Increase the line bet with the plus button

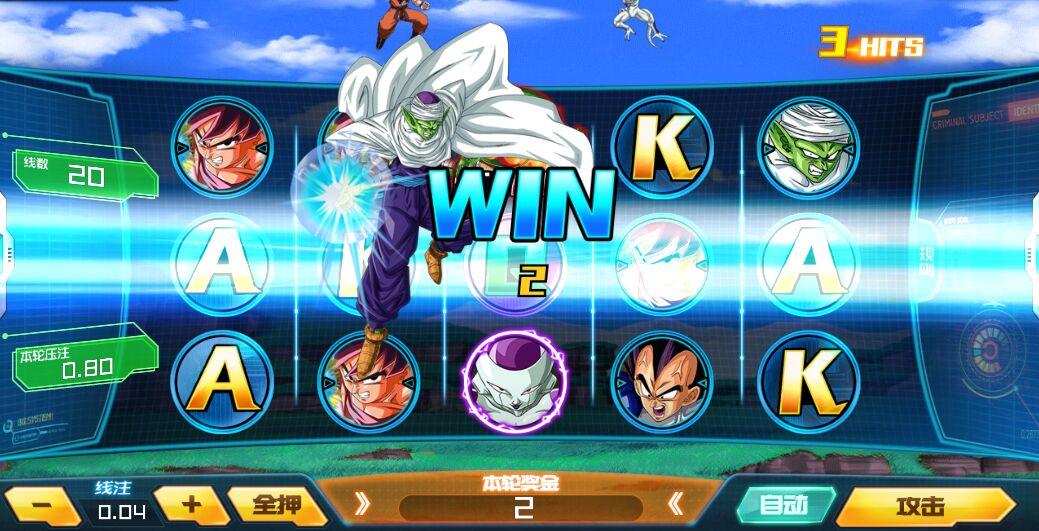(x=191, y=504)
